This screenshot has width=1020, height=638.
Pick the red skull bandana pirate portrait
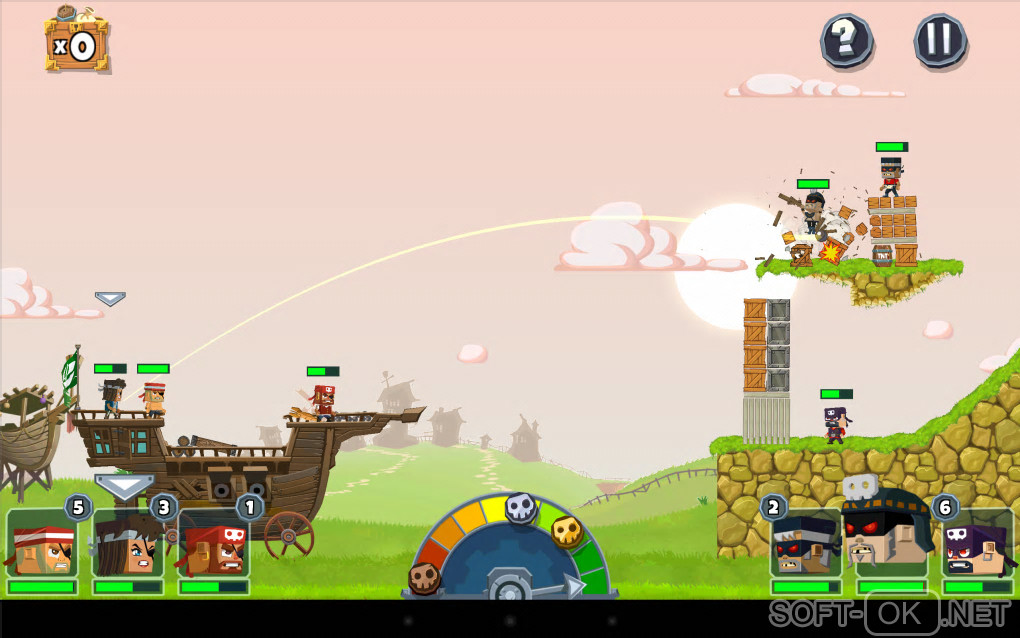214,545
